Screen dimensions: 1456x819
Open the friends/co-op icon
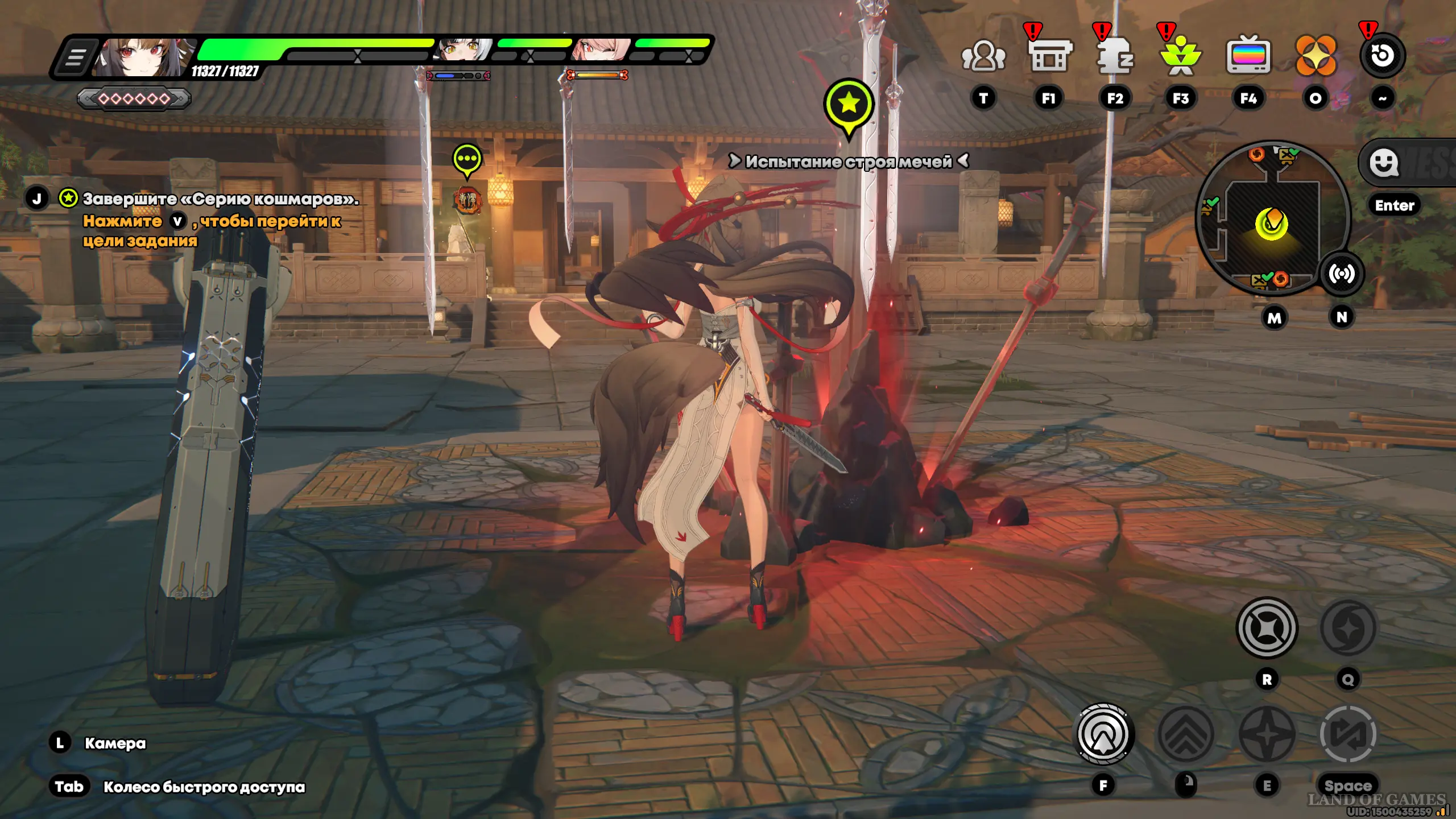coord(983,56)
